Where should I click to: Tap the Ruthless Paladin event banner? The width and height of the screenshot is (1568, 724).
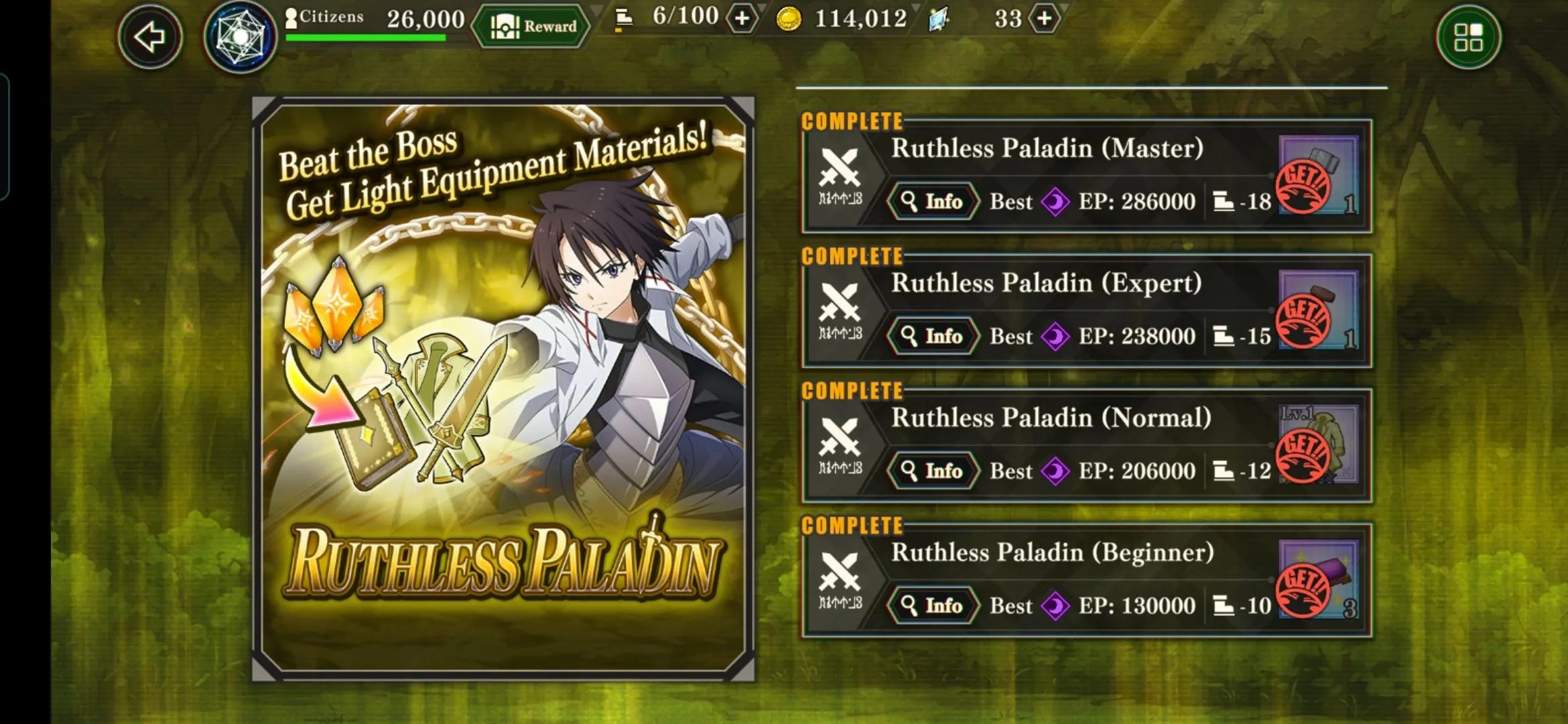pyautogui.click(x=503, y=389)
